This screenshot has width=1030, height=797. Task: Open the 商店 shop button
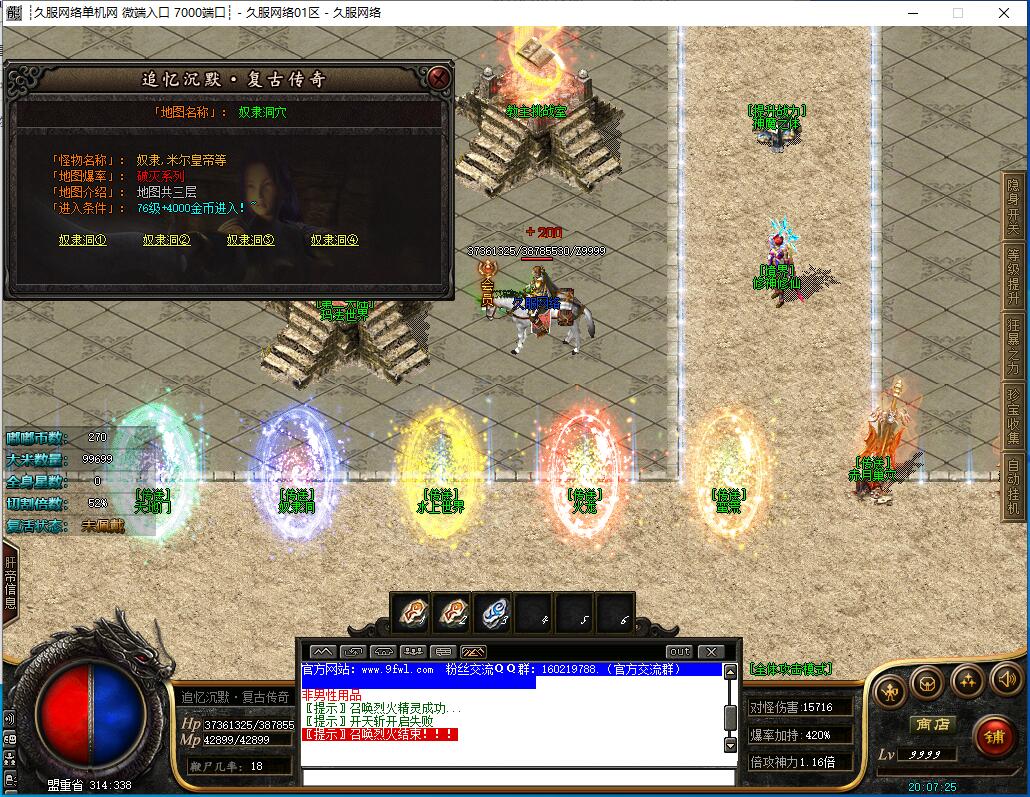(930, 724)
